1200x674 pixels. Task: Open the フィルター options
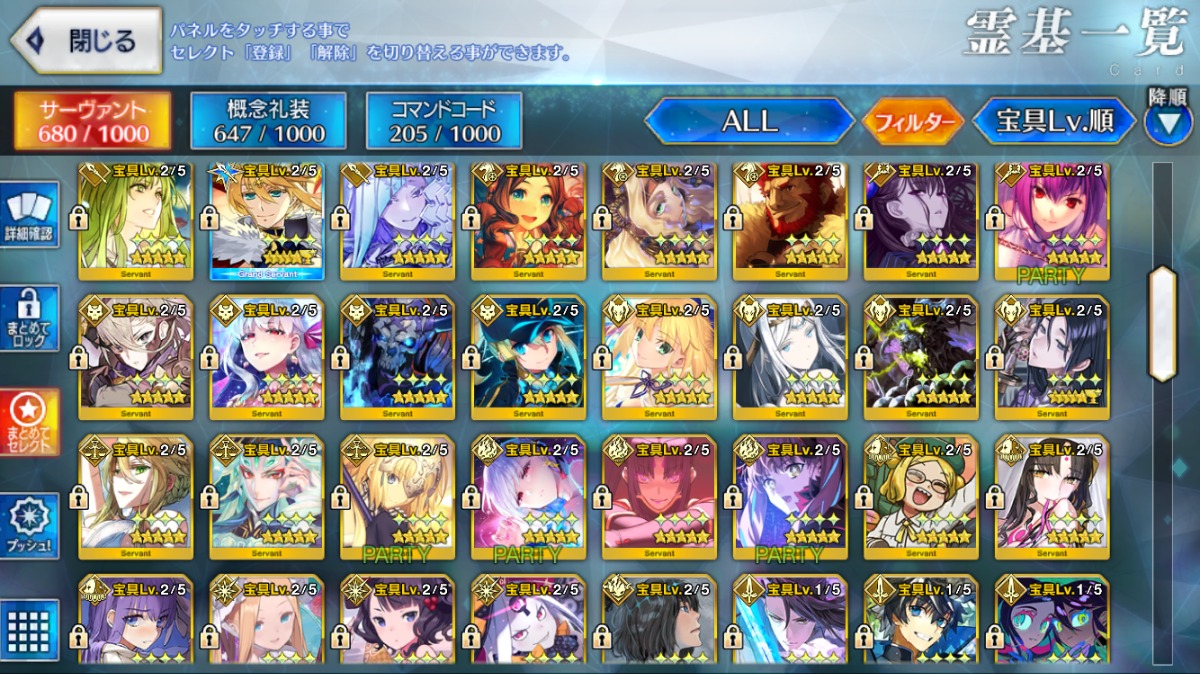pos(912,123)
